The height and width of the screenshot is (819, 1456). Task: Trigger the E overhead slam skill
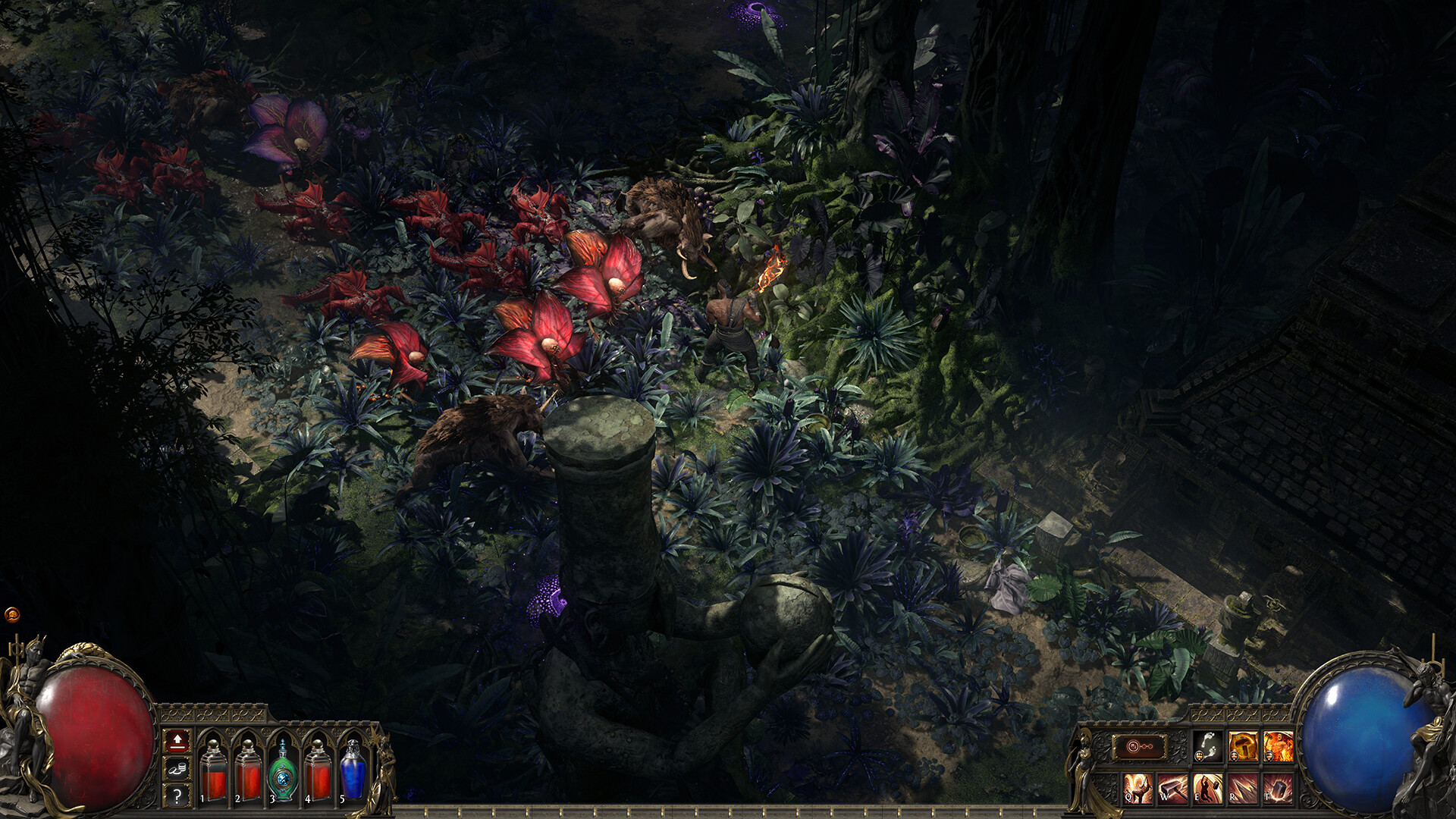(1207, 788)
